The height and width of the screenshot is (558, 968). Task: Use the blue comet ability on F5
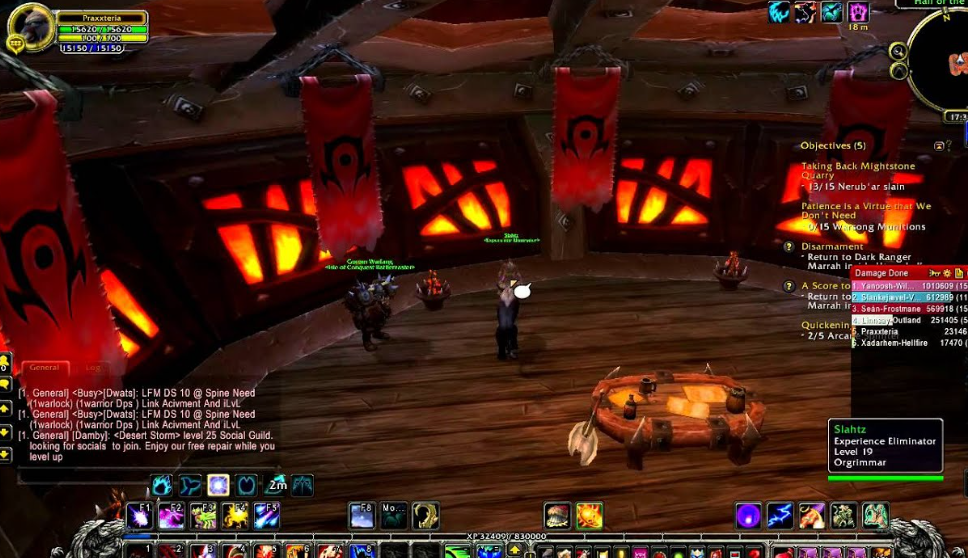pos(267,516)
